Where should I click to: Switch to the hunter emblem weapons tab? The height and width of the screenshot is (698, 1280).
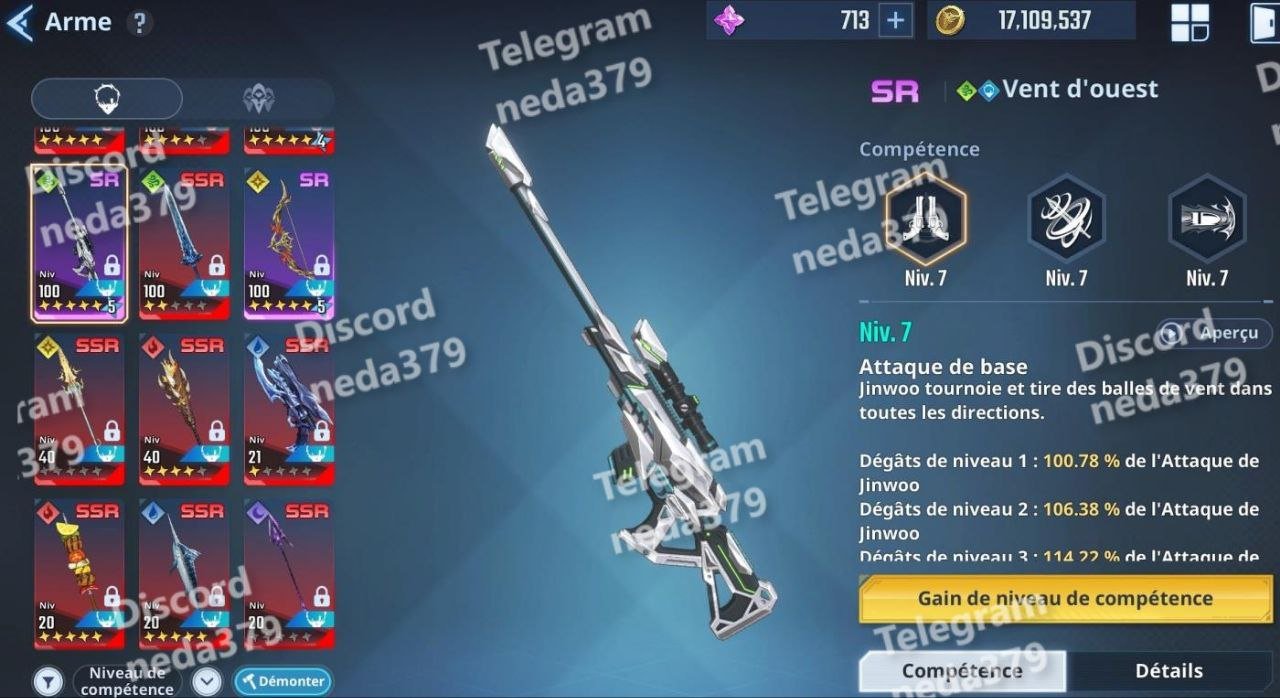click(x=258, y=99)
